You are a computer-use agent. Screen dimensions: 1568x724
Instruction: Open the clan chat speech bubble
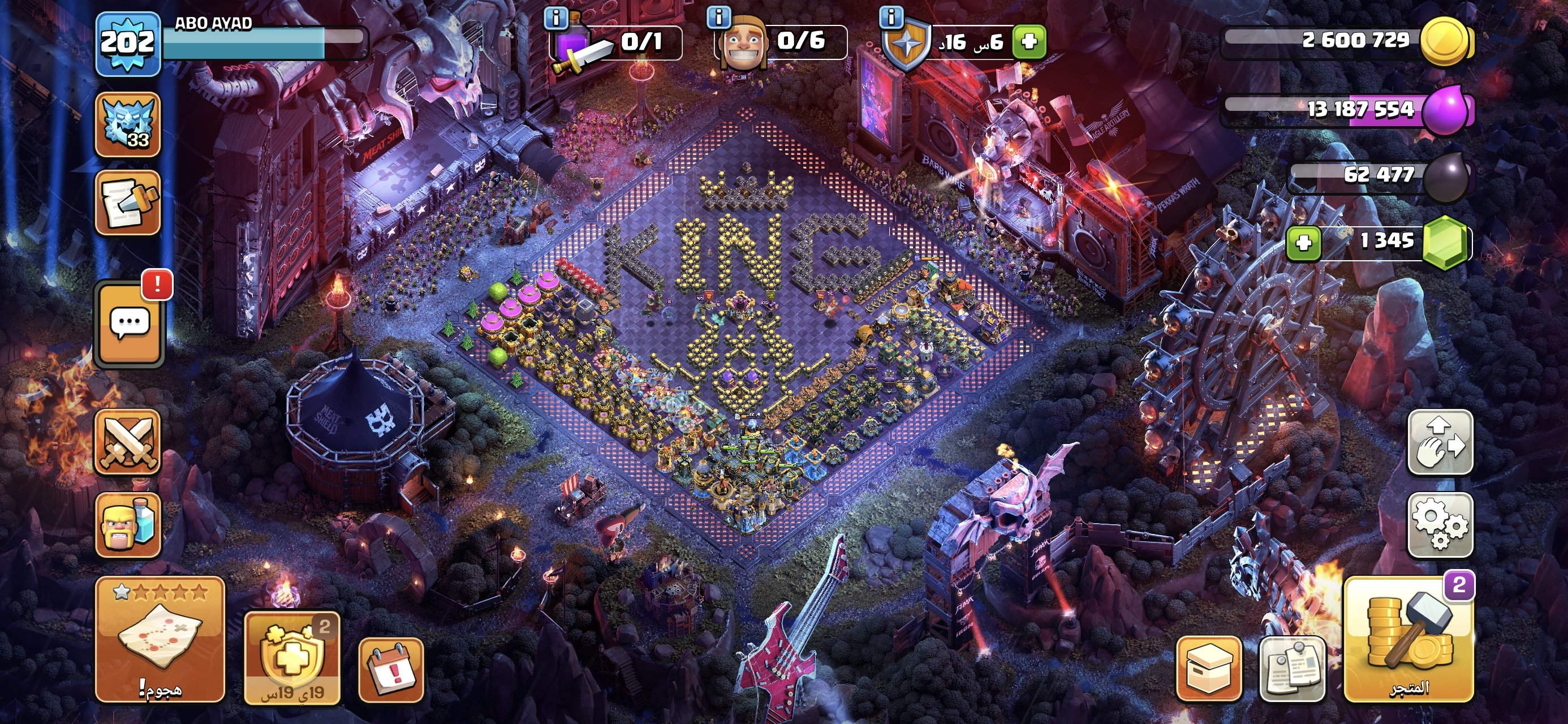pyautogui.click(x=129, y=324)
